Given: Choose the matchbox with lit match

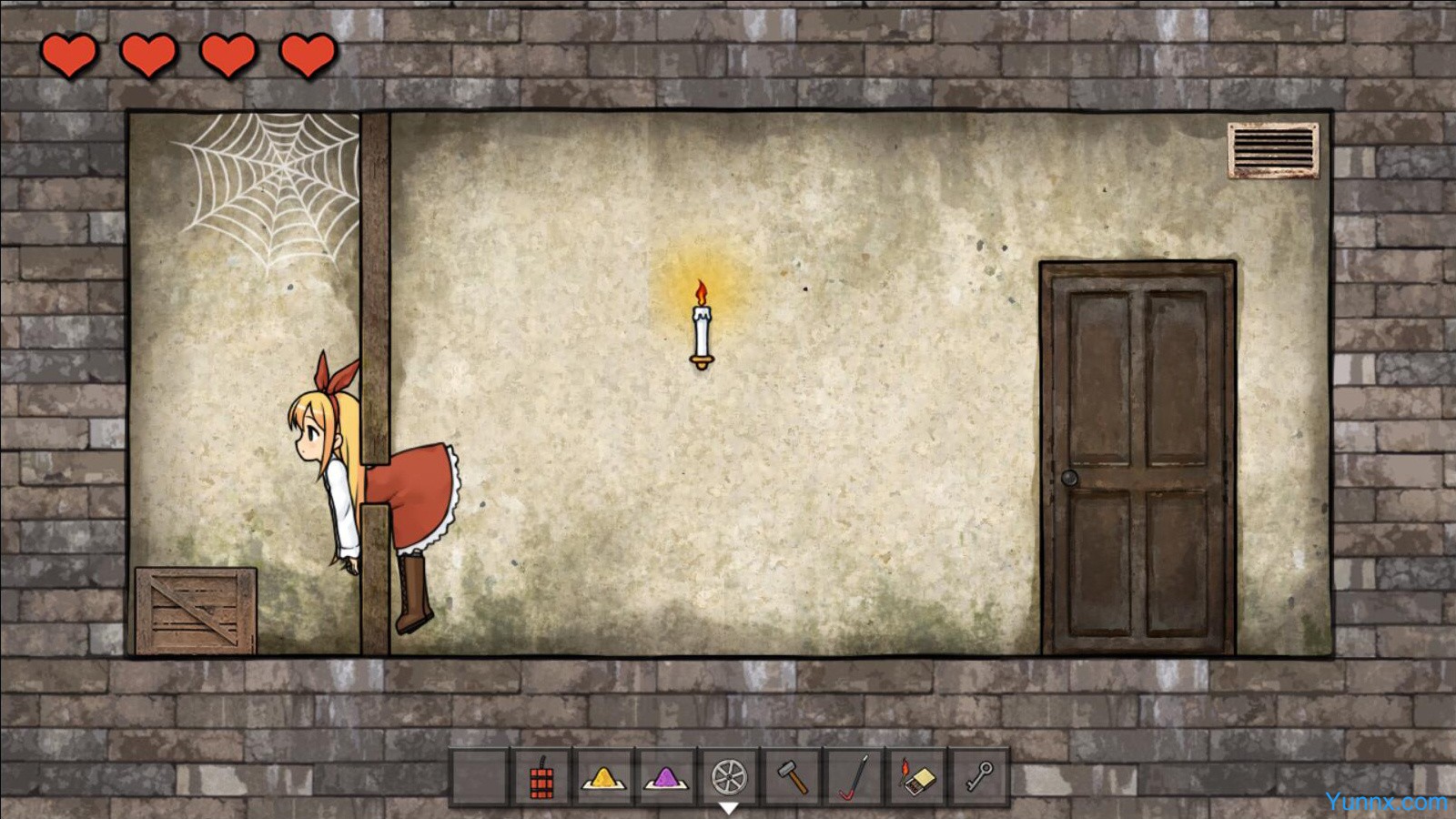Looking at the screenshot, I should coord(916,778).
